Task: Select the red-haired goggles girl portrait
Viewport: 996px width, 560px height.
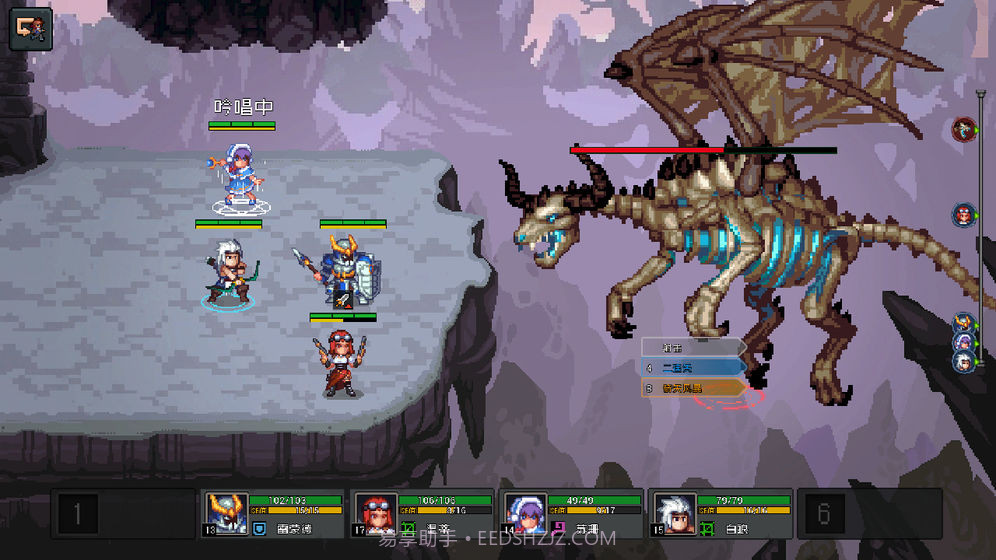Action: coord(375,513)
